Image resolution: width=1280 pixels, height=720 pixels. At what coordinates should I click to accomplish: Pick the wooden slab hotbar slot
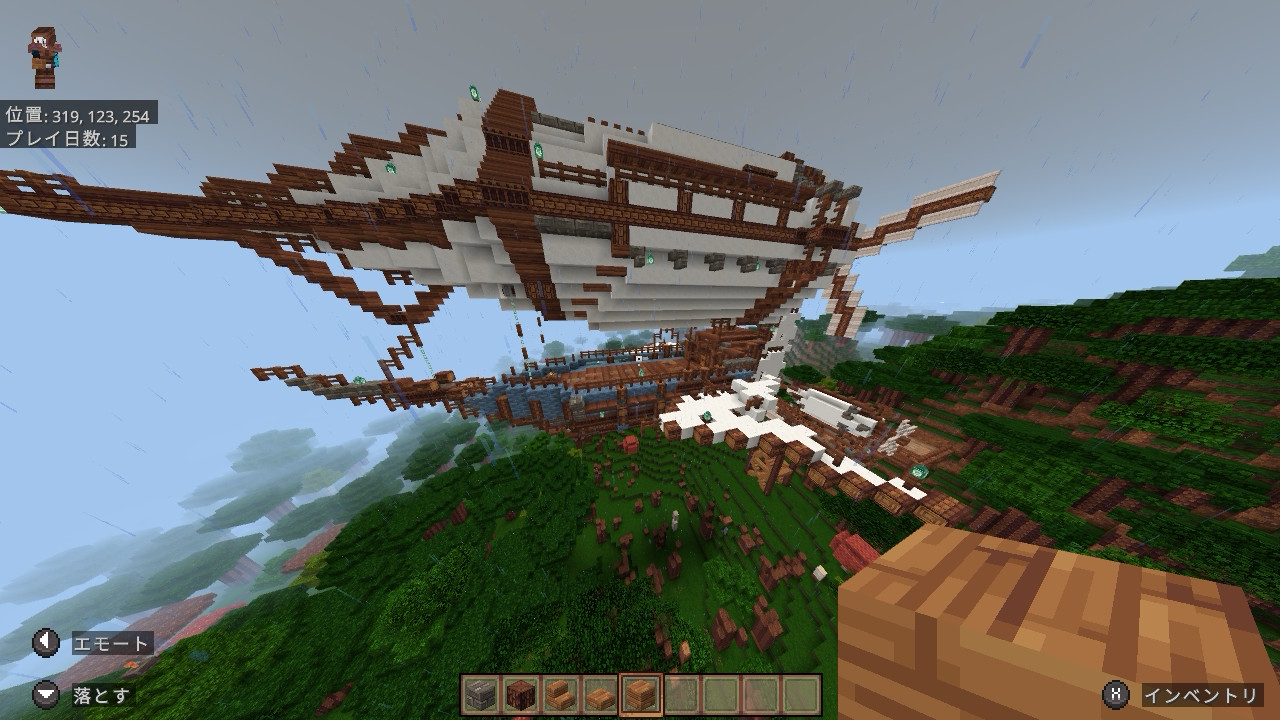tap(600, 694)
